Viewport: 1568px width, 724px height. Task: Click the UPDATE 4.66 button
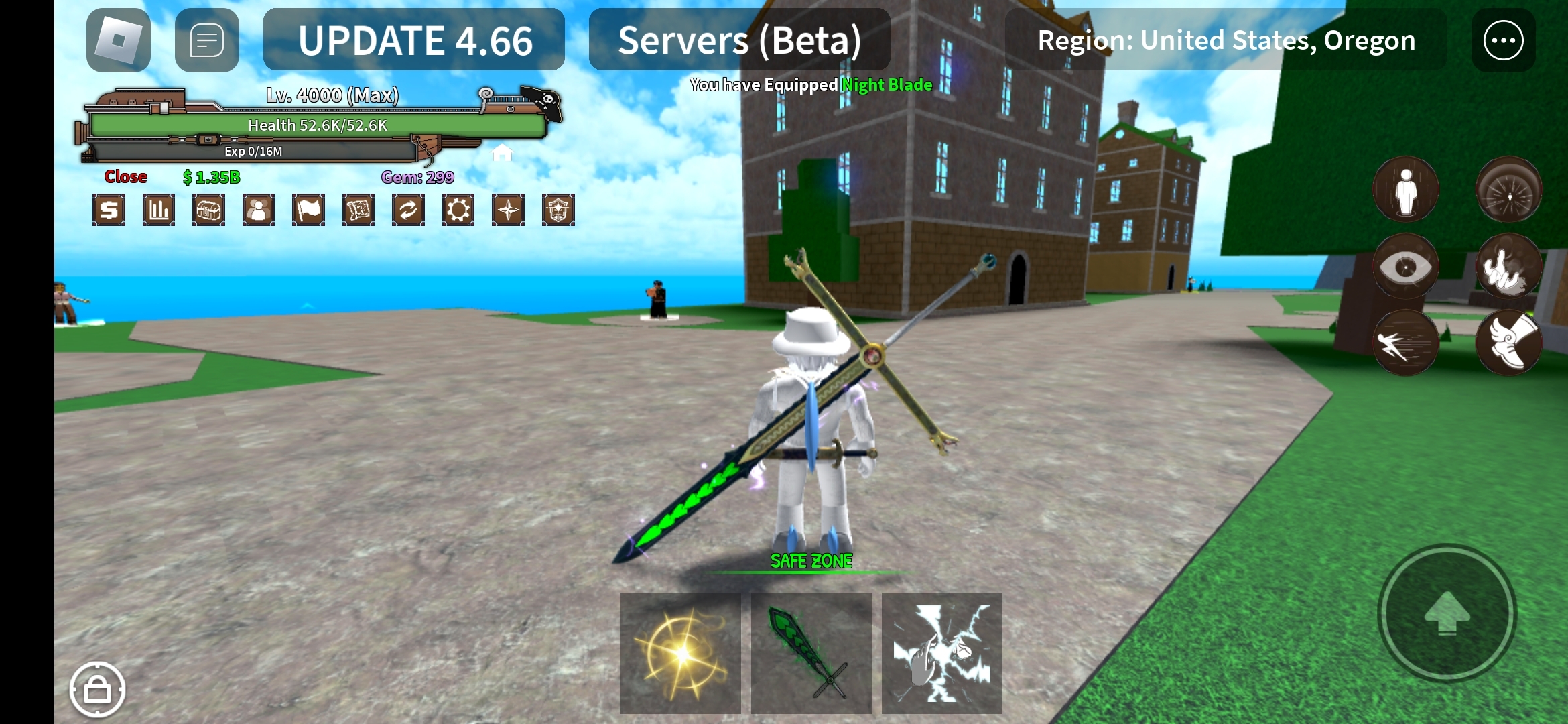coord(414,40)
